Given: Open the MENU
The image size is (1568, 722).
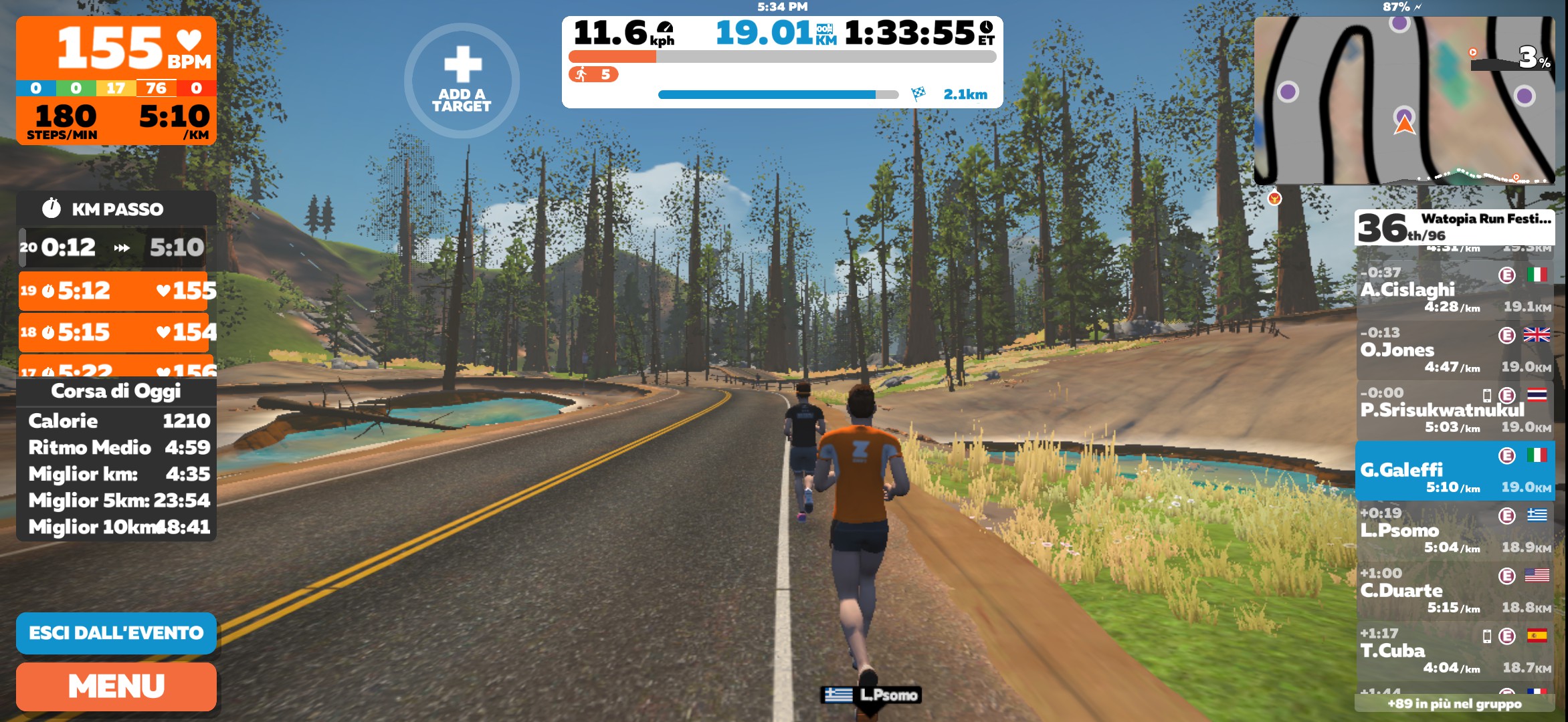Looking at the screenshot, I should [116, 687].
